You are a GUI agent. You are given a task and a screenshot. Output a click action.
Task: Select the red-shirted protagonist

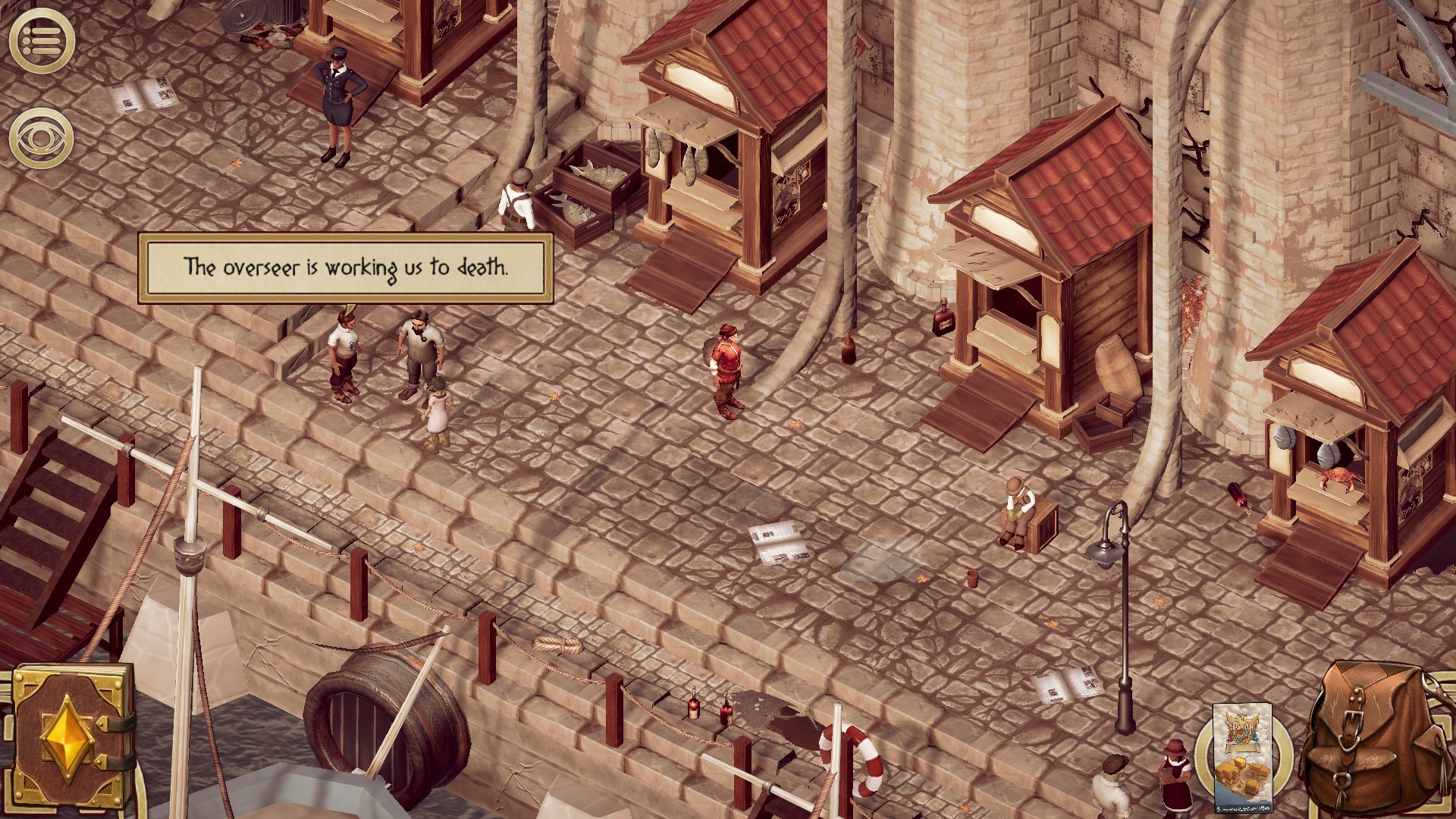(726, 364)
